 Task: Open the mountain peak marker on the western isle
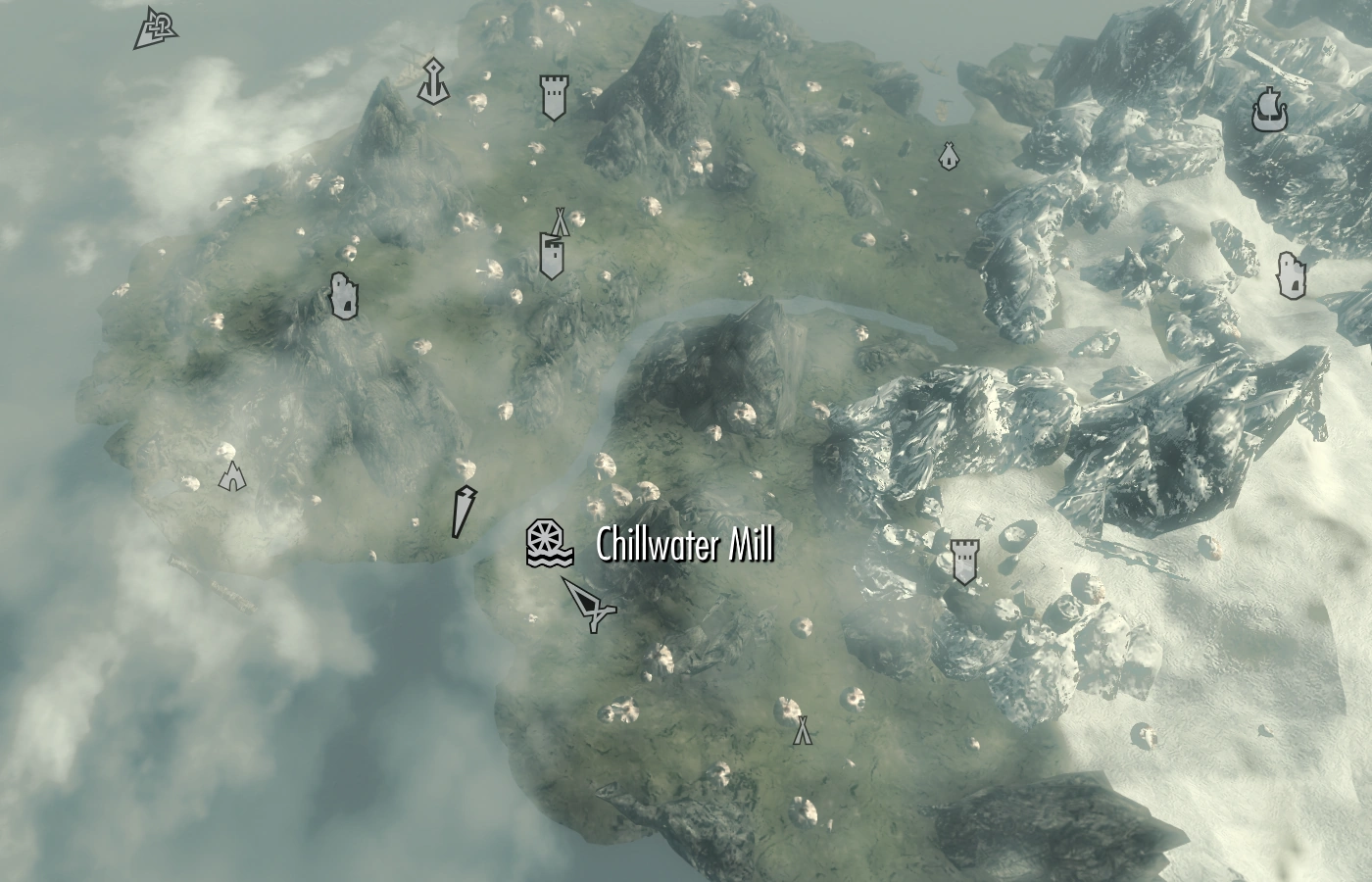[x=232, y=477]
